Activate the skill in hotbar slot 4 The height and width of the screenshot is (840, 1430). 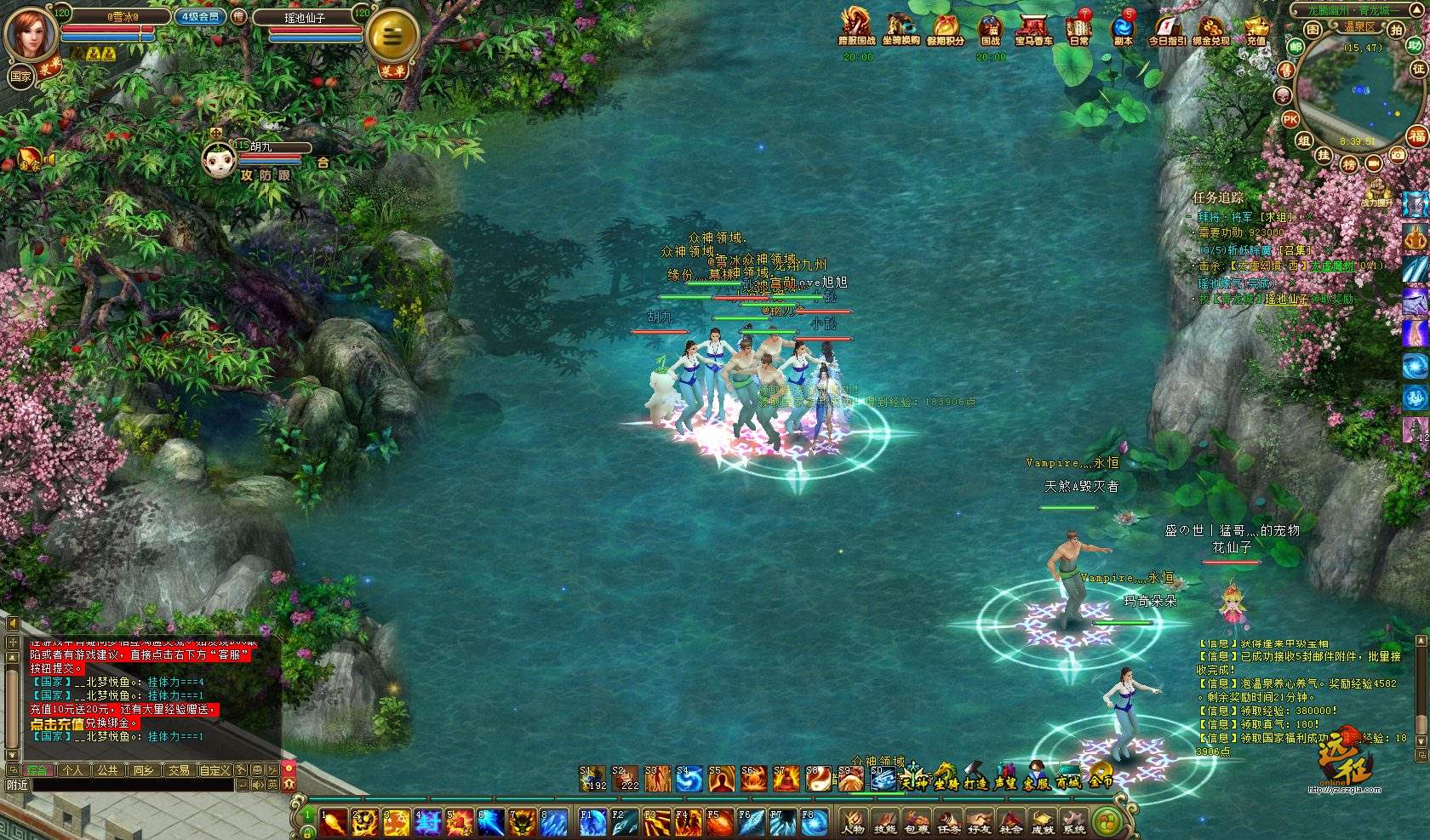tap(427, 822)
